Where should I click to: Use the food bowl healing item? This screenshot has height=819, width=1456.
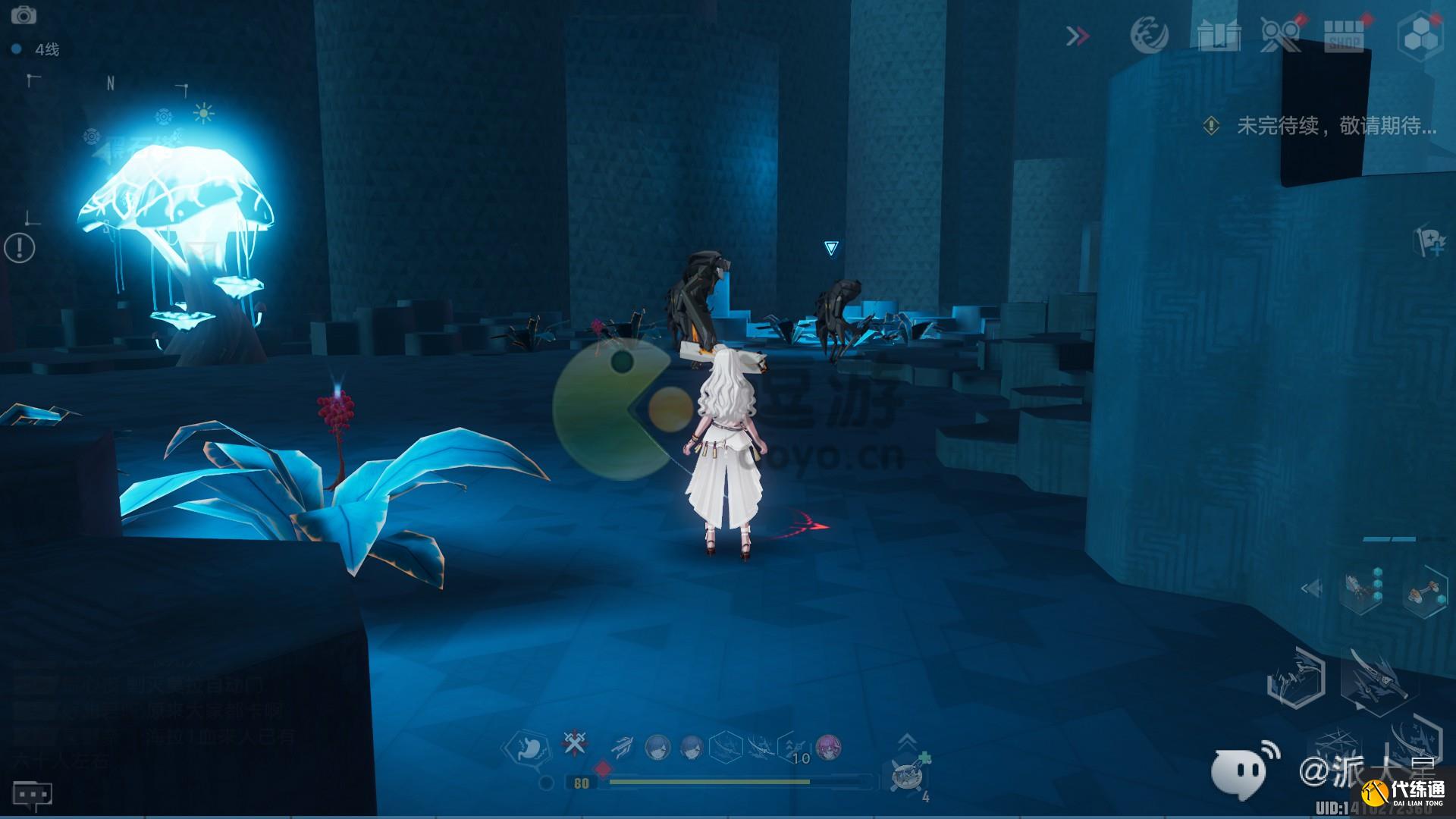pyautogui.click(x=907, y=777)
